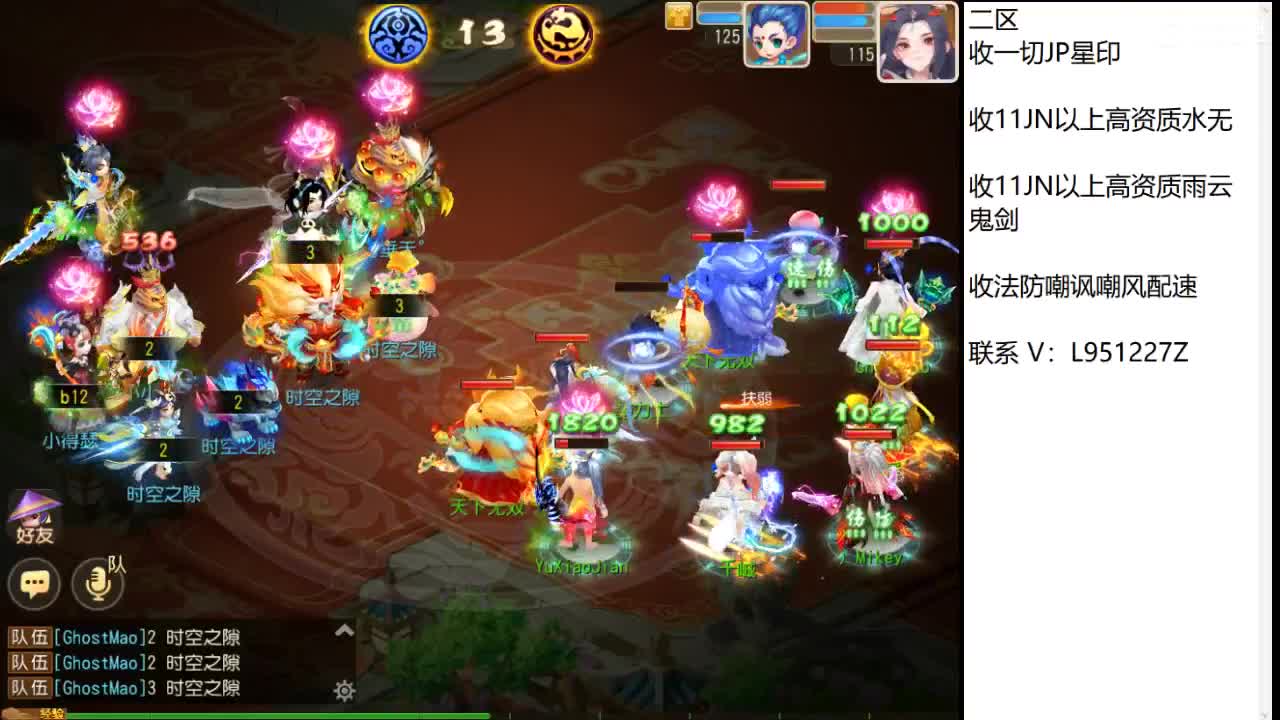The height and width of the screenshot is (720, 1280).
Task: Open chat window with speech bubble icon
Action: (35, 580)
